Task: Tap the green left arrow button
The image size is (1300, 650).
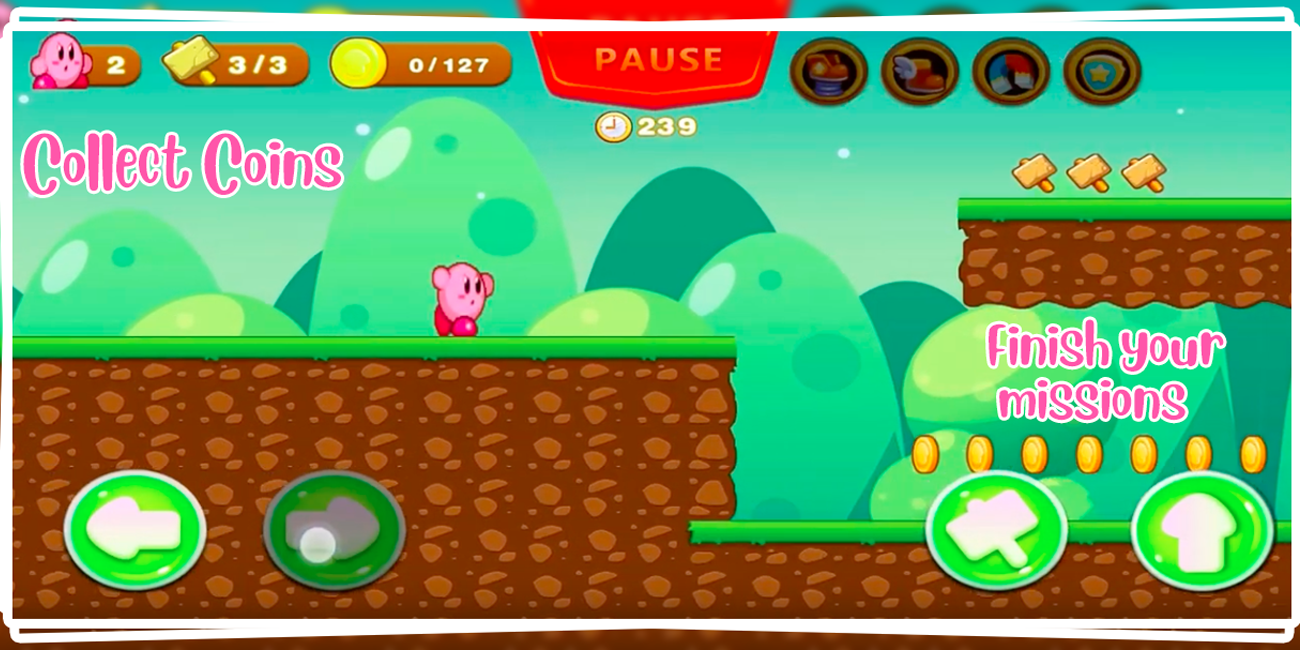Action: [135, 530]
